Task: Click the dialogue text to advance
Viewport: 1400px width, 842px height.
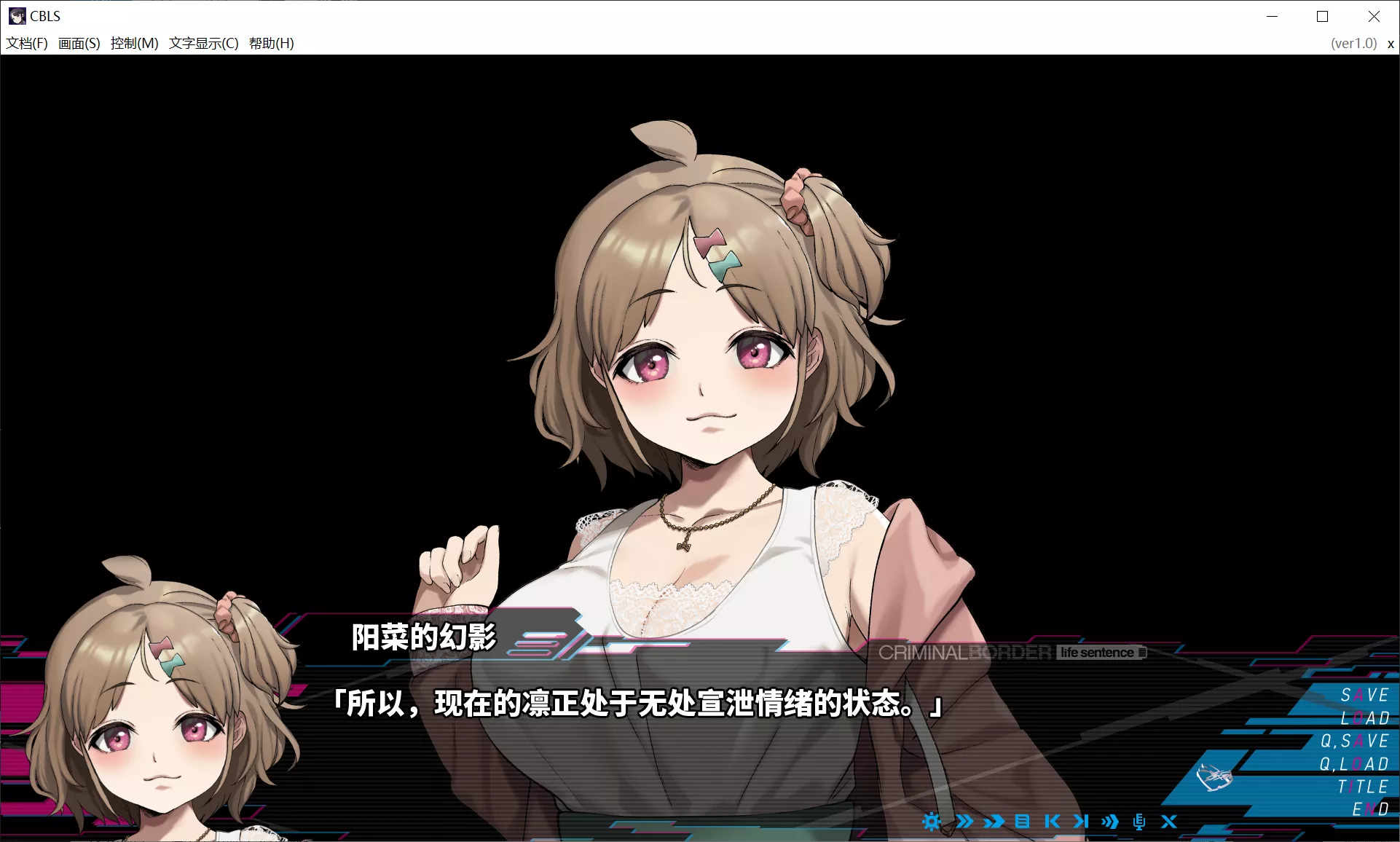Action: tap(639, 704)
